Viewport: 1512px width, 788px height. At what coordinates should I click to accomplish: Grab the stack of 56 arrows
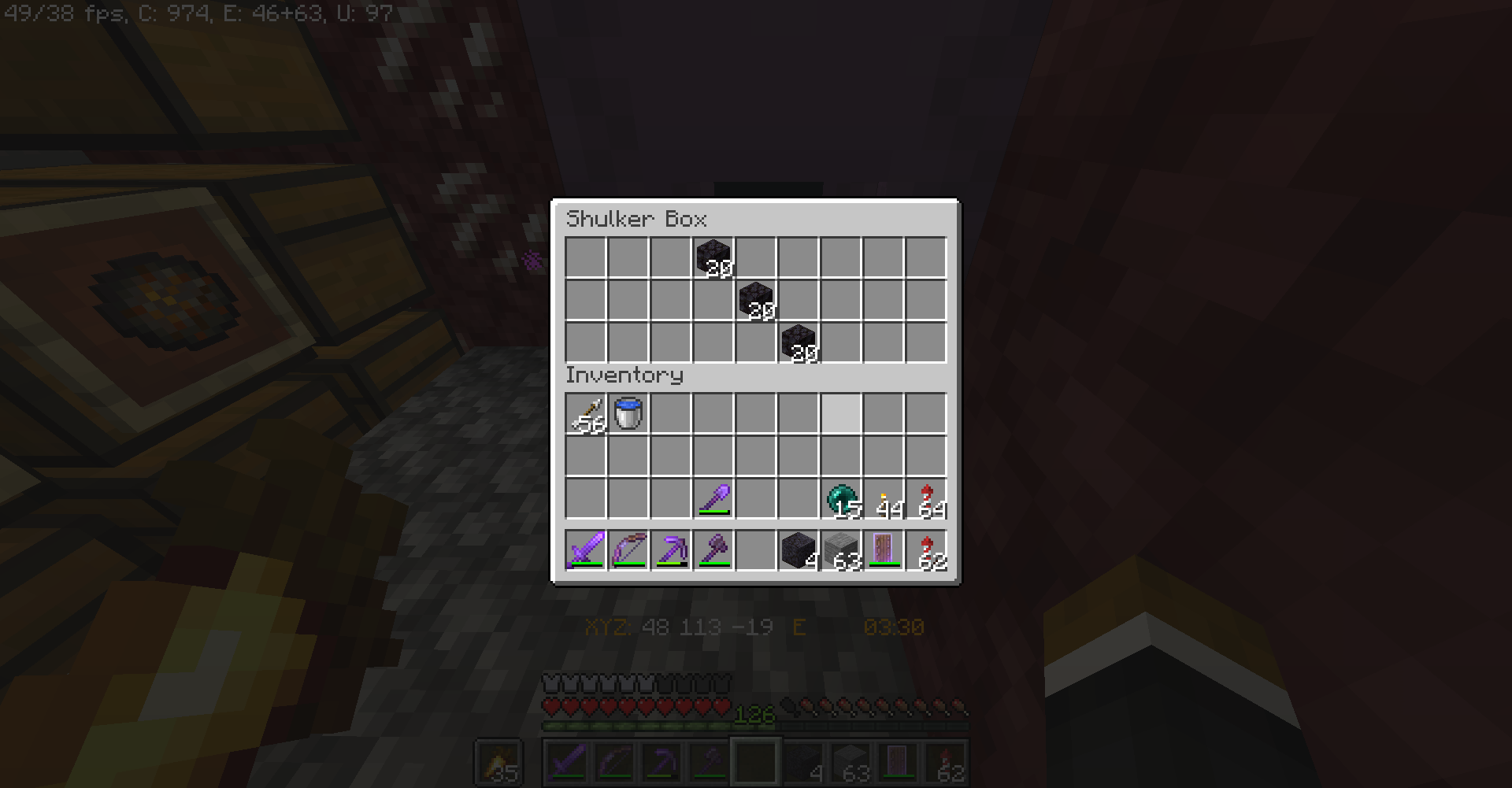click(586, 413)
